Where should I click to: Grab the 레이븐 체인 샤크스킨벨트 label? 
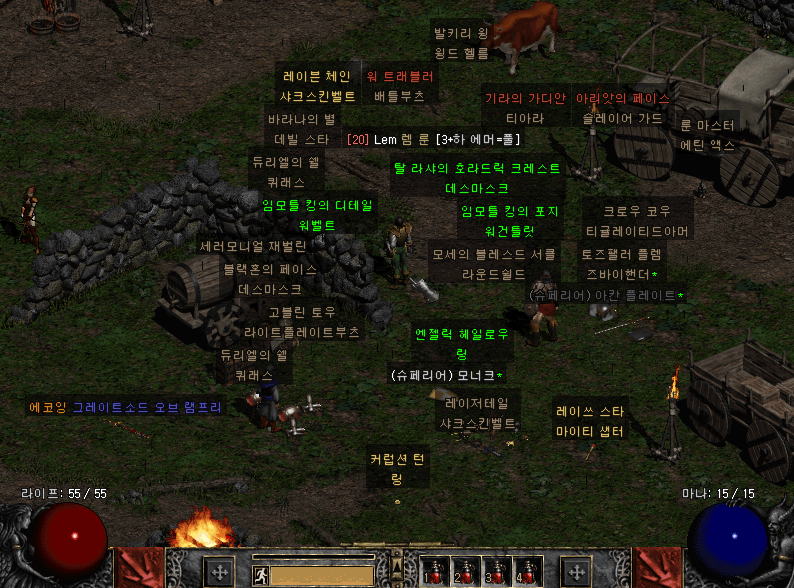[316, 86]
